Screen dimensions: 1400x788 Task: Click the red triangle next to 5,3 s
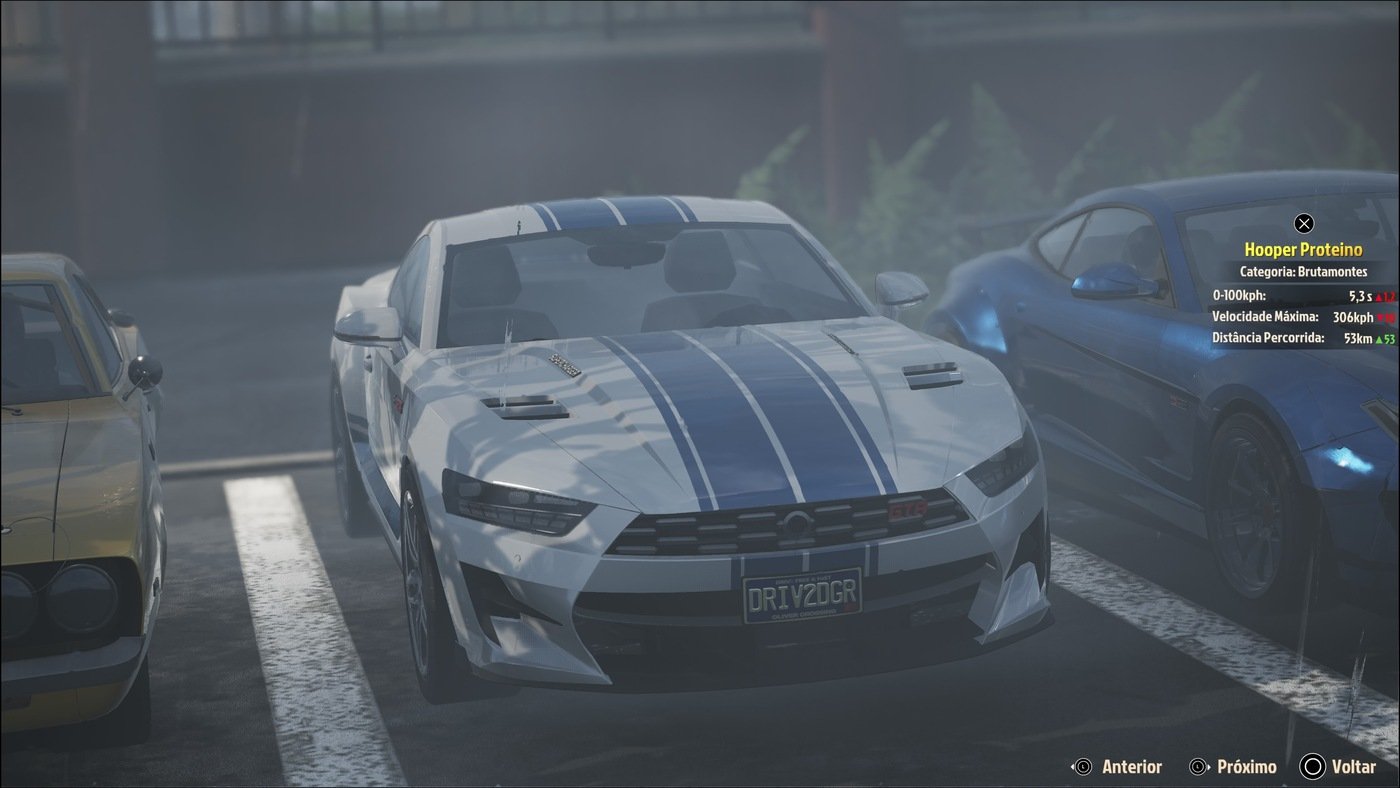tap(1381, 295)
